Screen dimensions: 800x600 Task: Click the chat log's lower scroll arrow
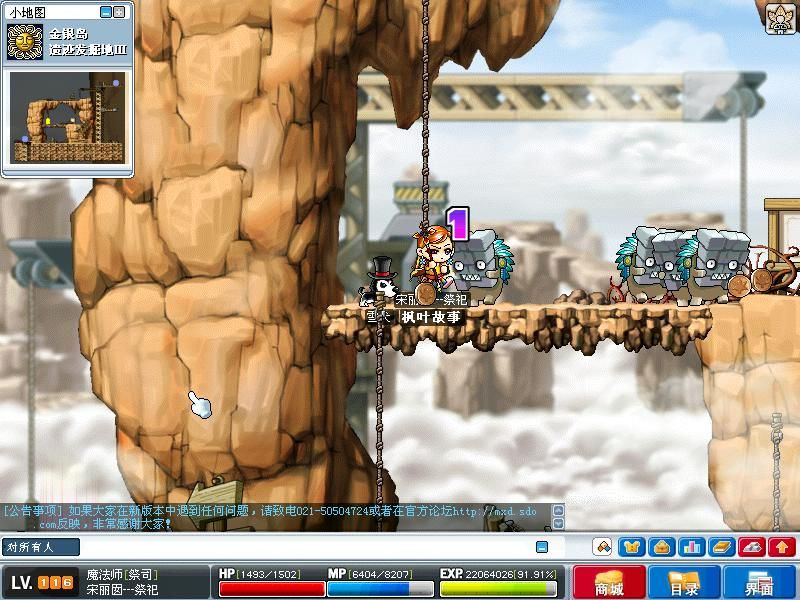[x=558, y=523]
